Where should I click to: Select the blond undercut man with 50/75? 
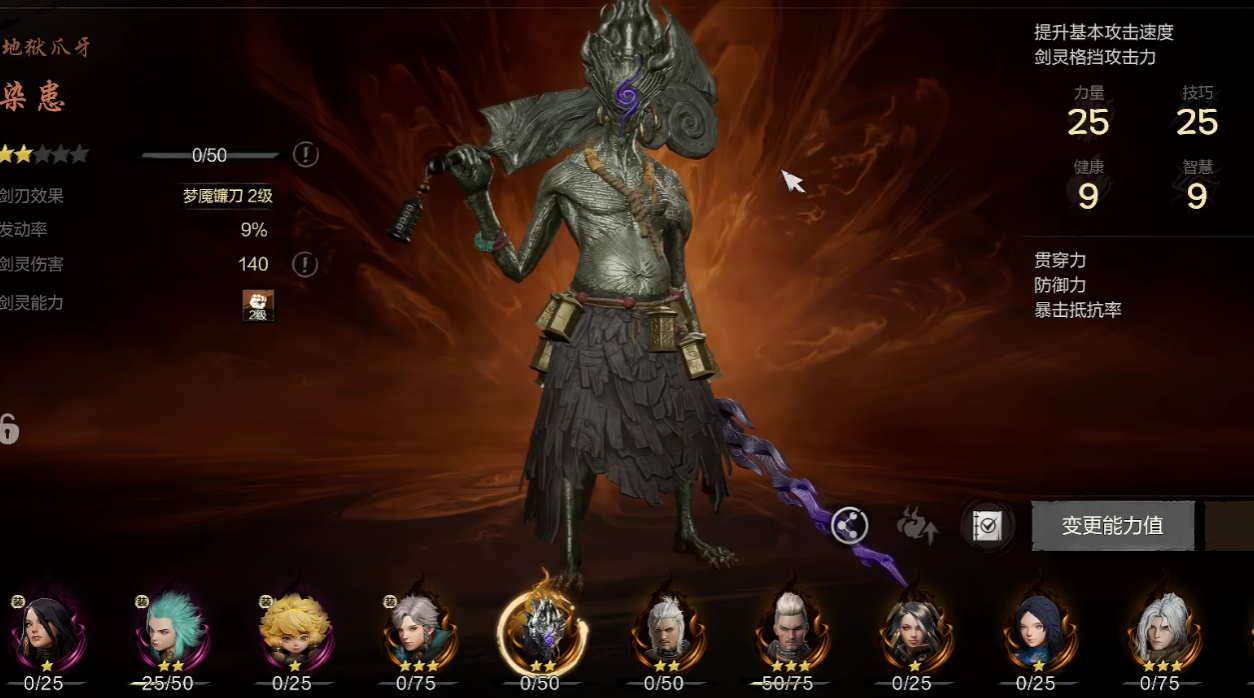[787, 630]
